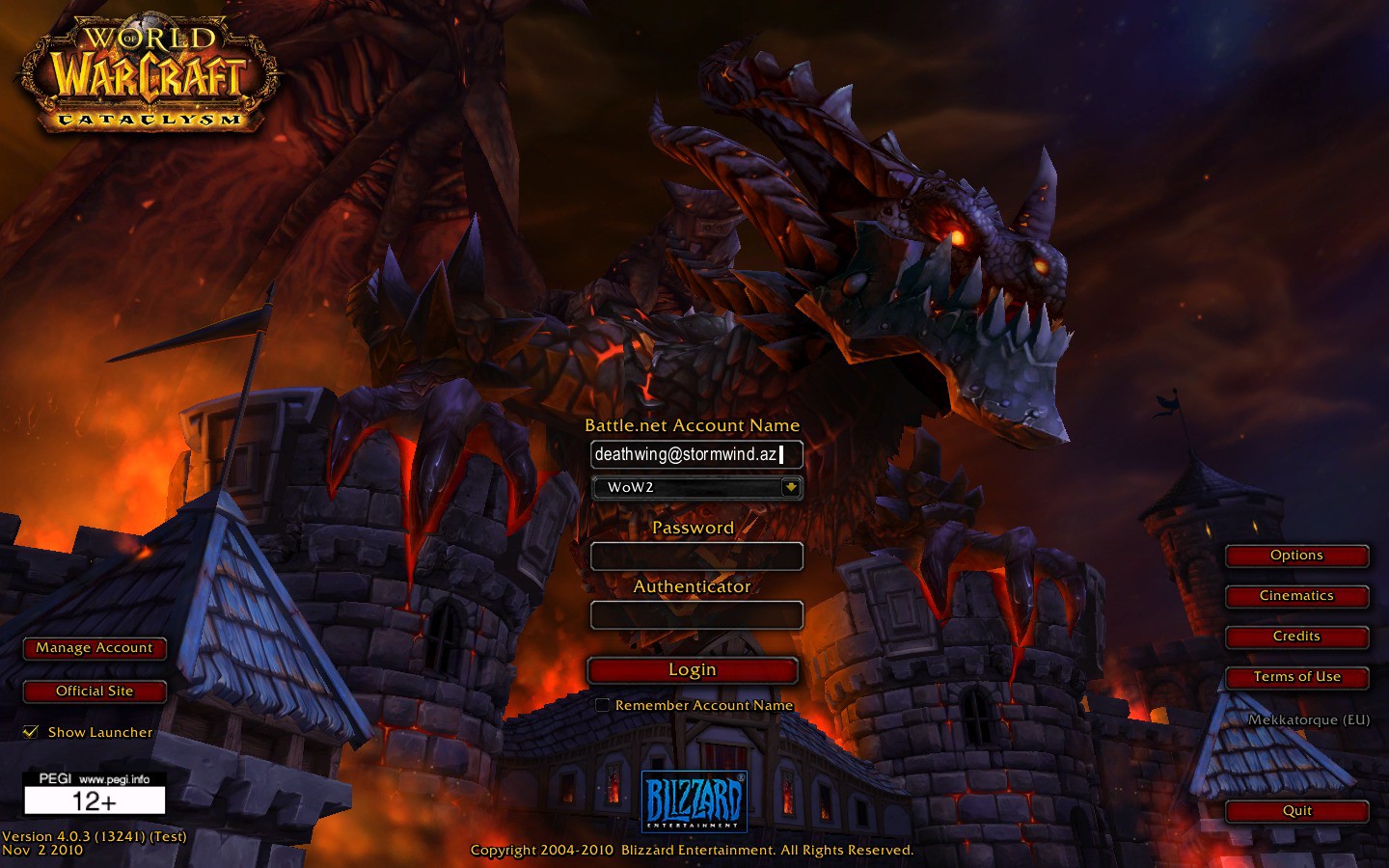Select the Authenticator code field
The width and height of the screenshot is (1389, 868).
point(695,615)
